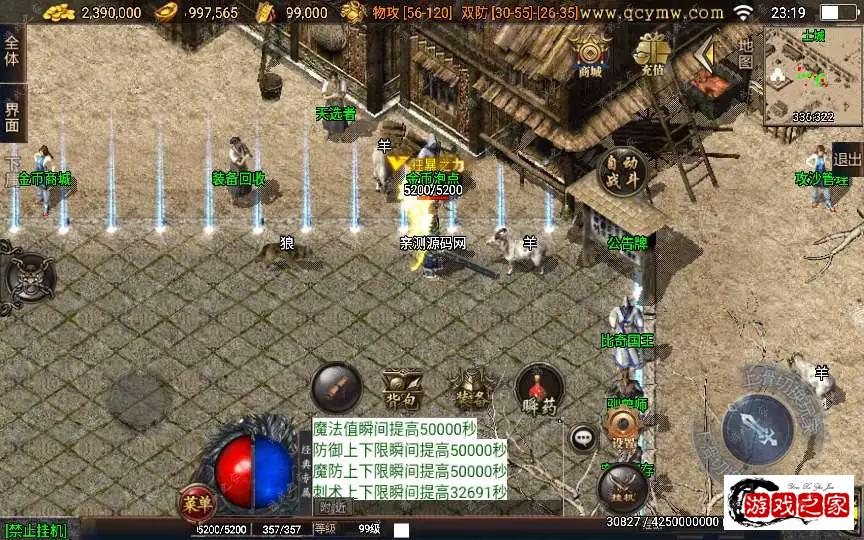864x540 pixels.
Task: Toggle 自动战斗 auto battle
Action: [x=621, y=171]
